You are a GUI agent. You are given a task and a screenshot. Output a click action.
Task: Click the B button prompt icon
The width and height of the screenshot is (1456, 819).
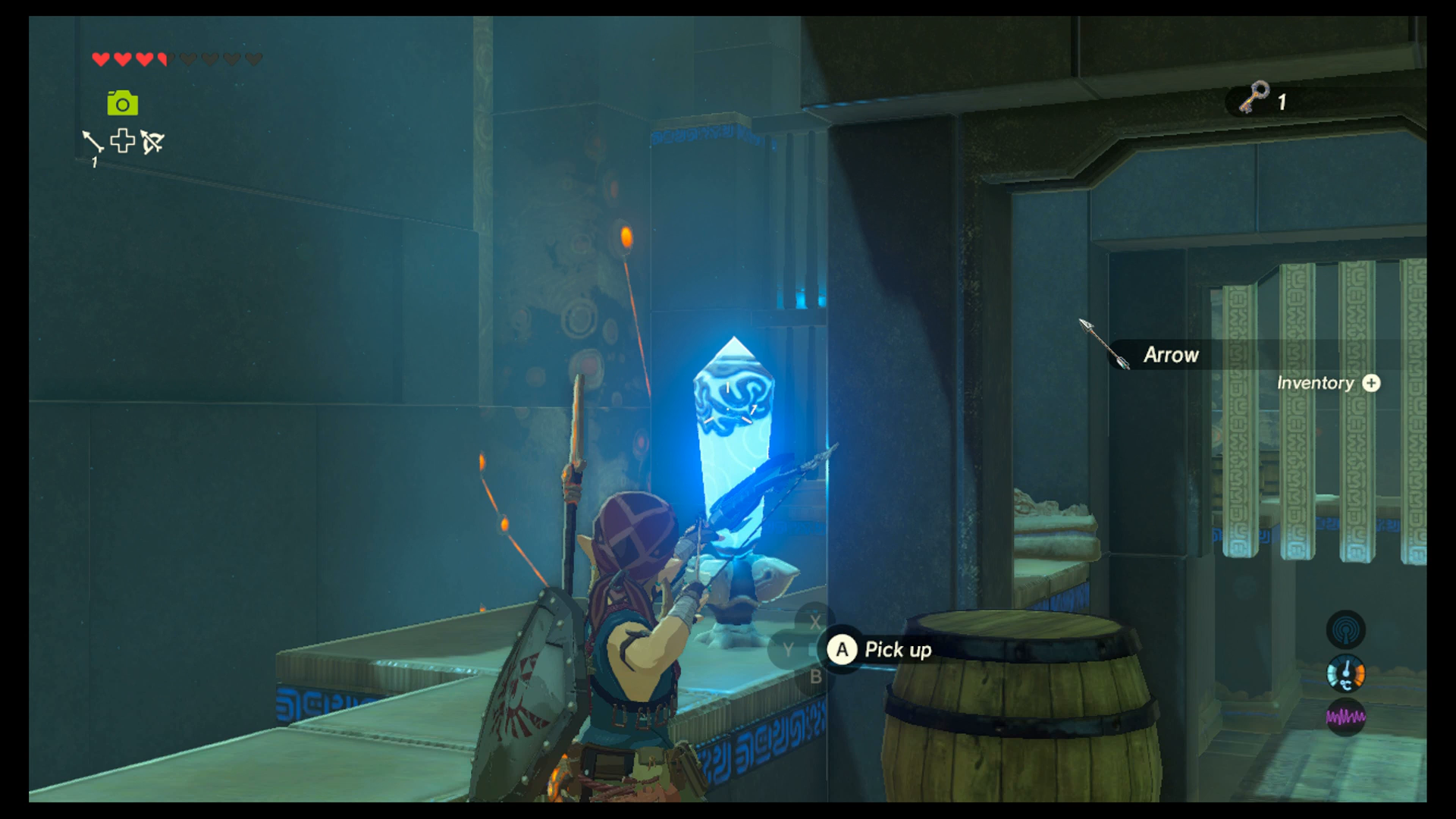817,677
